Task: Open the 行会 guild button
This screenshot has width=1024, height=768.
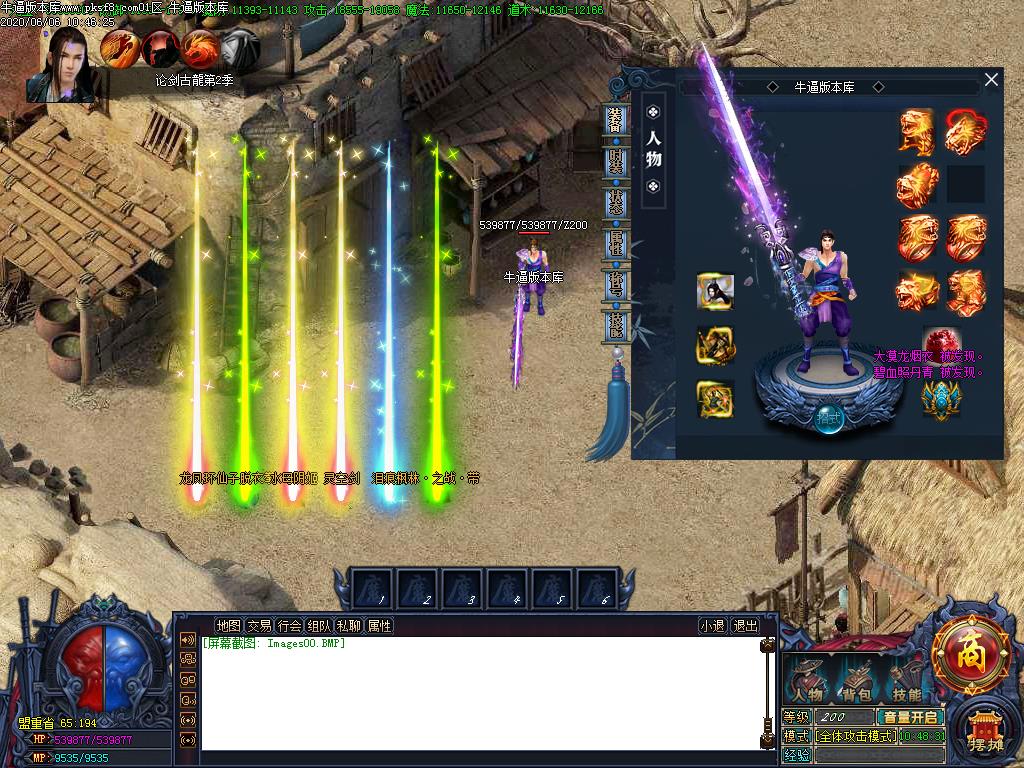Action: pos(289,626)
